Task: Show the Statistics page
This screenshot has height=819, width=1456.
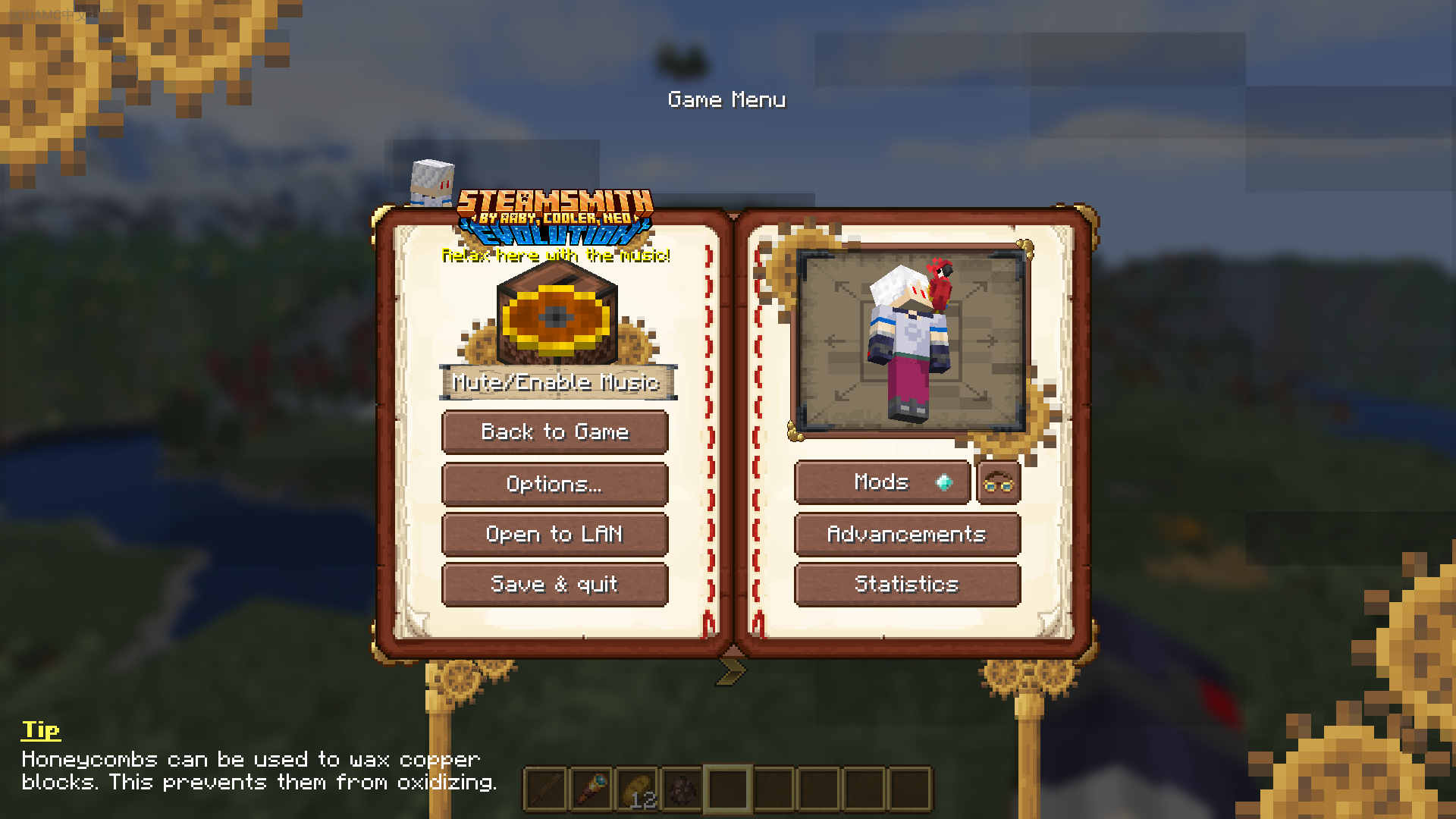Action: coord(907,585)
